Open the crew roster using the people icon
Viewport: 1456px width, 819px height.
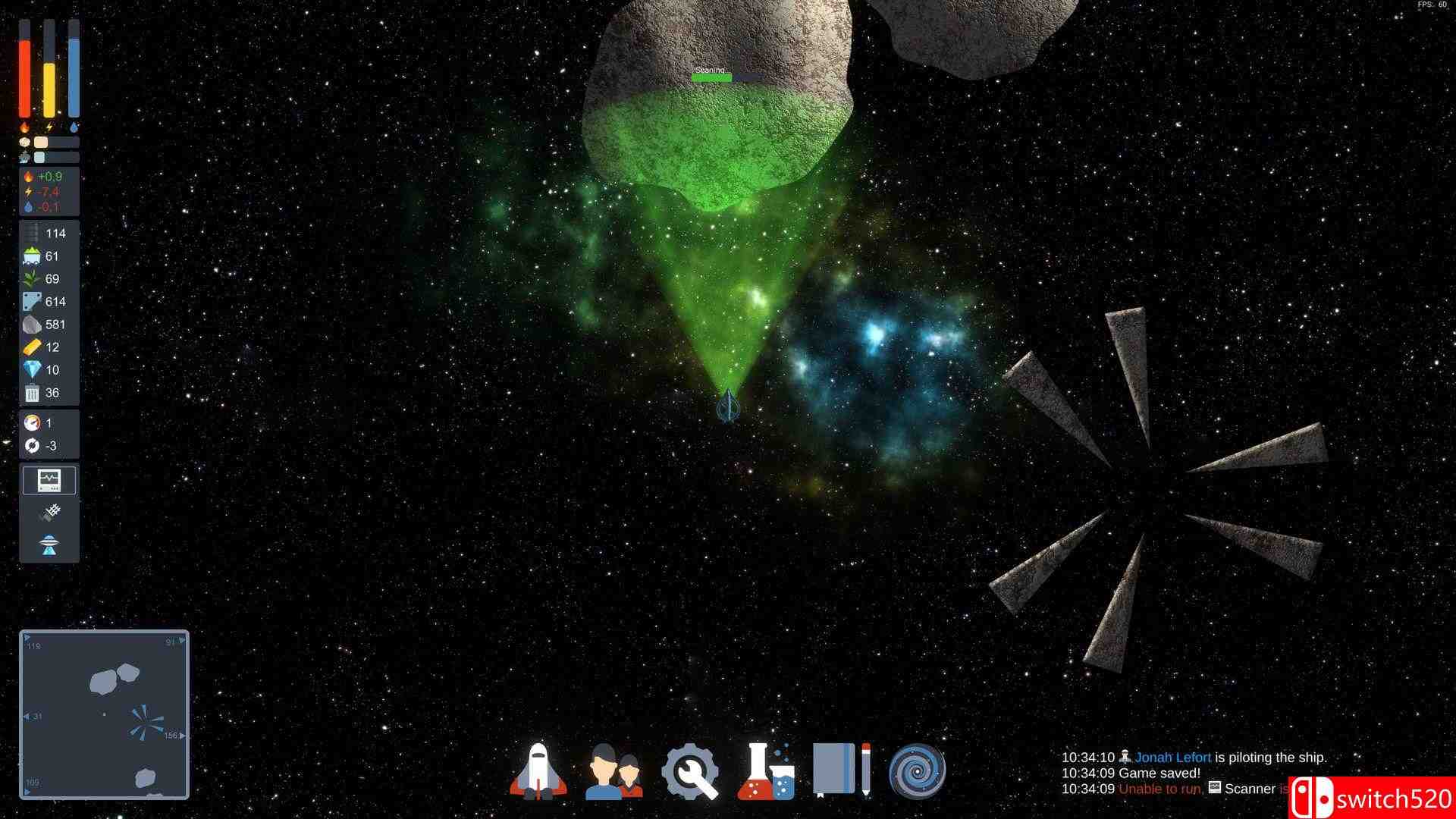coord(617,770)
